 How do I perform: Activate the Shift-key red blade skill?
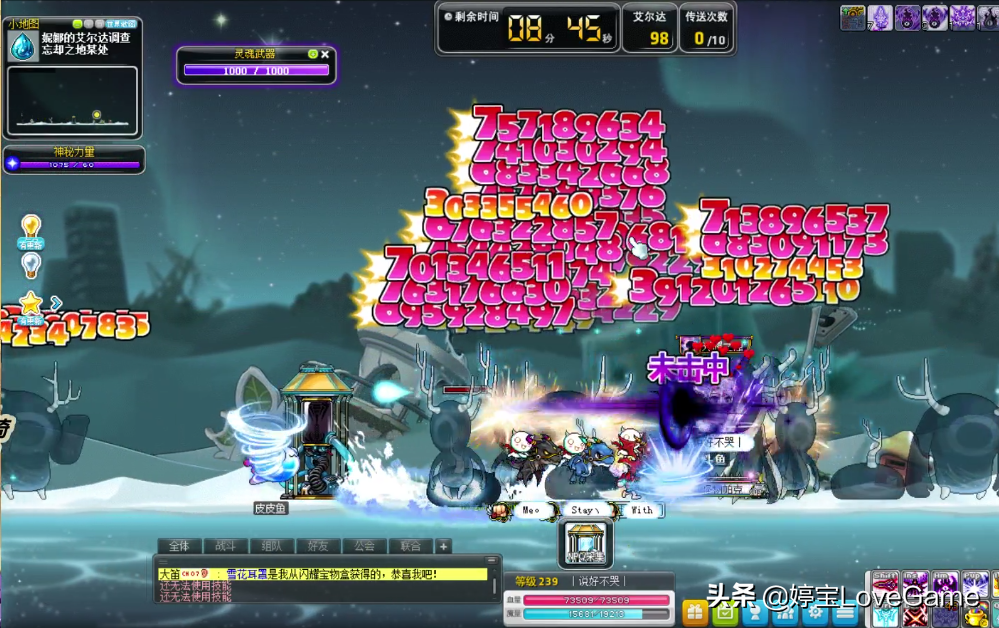pos(886,585)
